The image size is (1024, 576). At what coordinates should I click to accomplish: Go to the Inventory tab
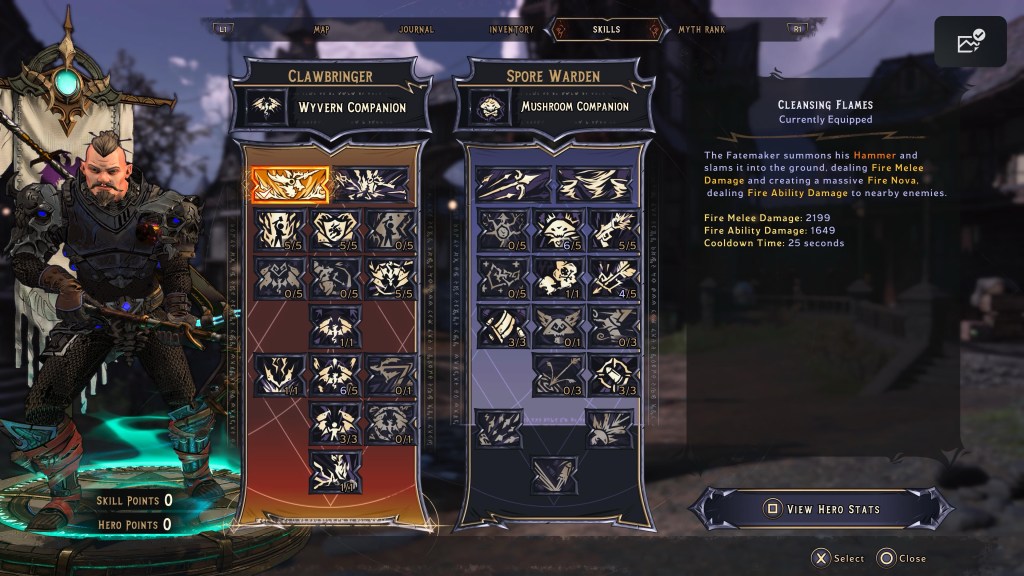tap(511, 30)
